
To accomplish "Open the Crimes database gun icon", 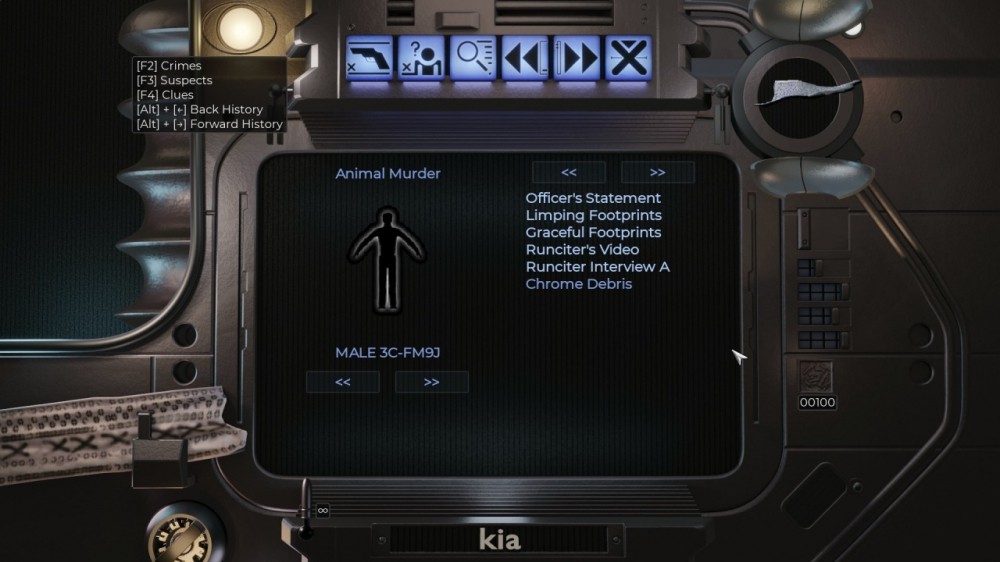I will (x=369, y=58).
